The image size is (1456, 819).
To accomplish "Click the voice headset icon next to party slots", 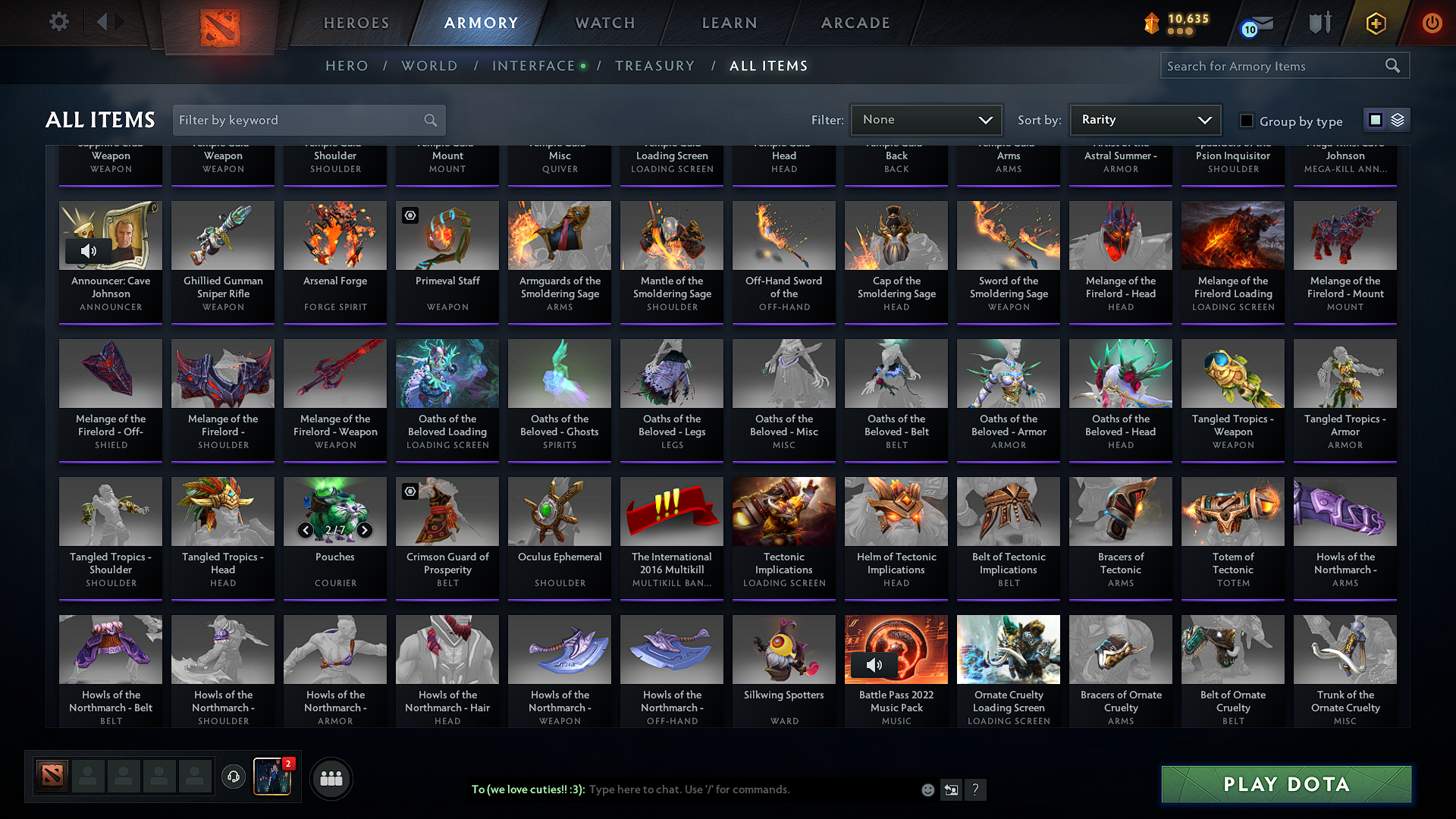I will point(234,778).
